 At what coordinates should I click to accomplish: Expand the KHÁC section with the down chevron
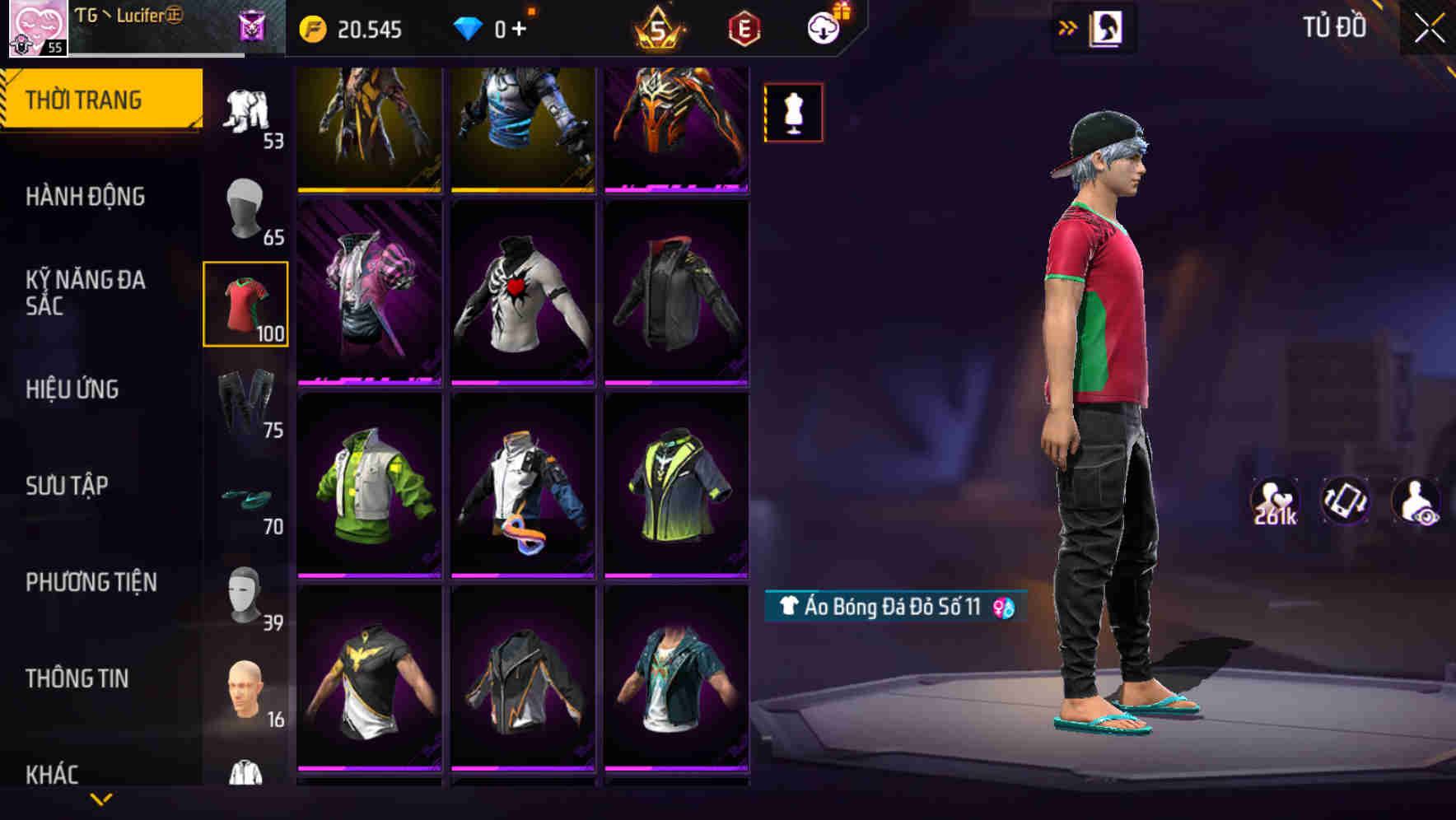(x=101, y=797)
